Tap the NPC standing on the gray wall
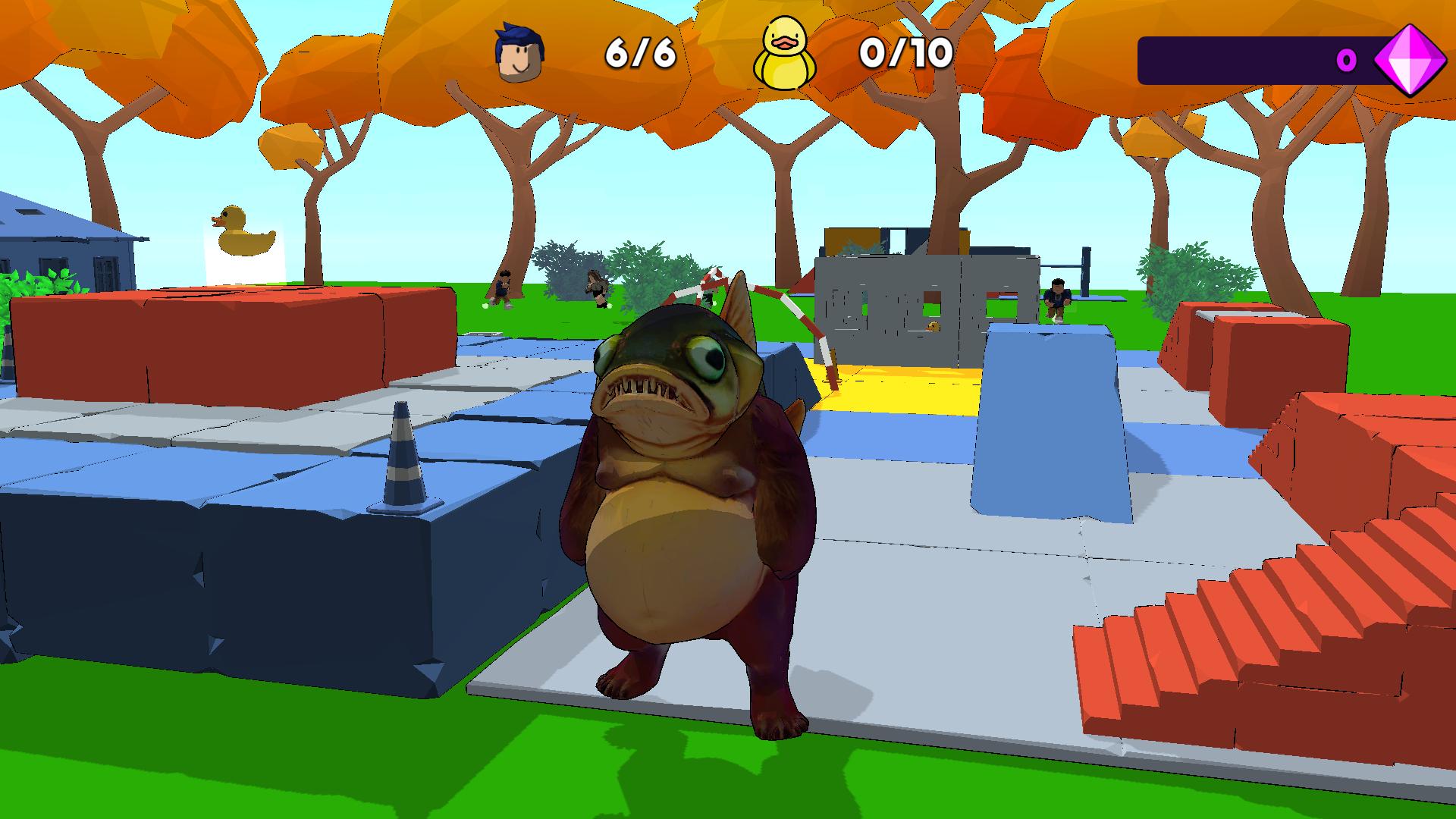The image size is (1456, 819). click(1057, 297)
